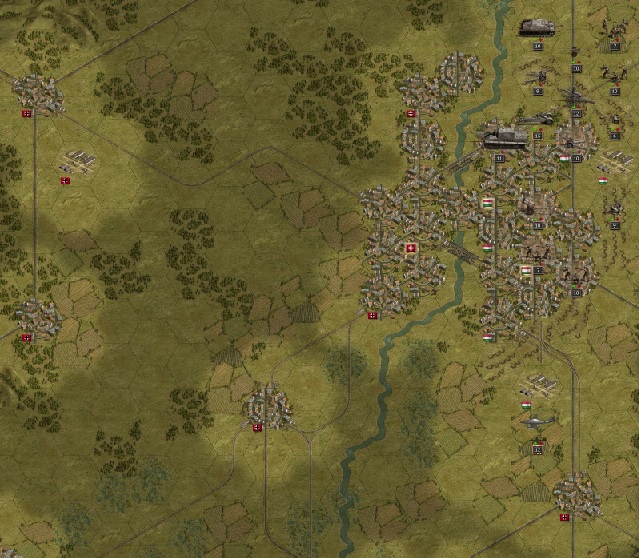Select the assault gun unit with strength 14

537,27
